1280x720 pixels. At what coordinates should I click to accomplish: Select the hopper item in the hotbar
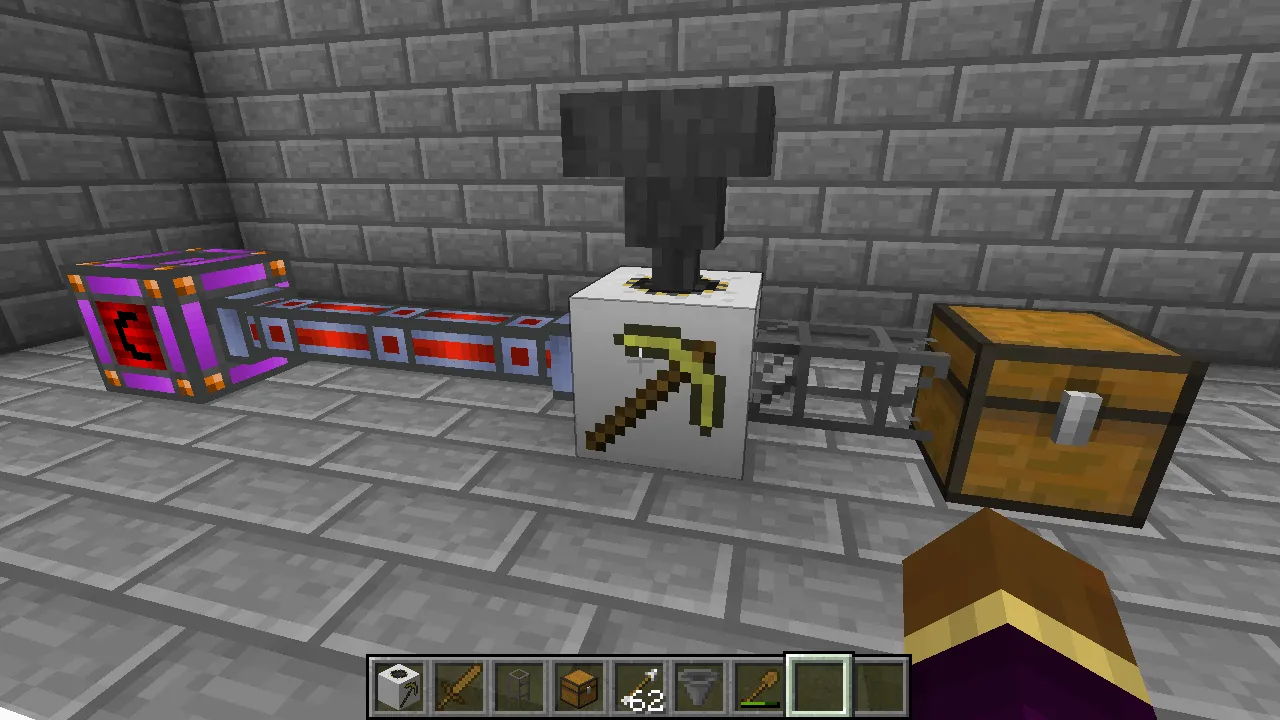(x=699, y=683)
